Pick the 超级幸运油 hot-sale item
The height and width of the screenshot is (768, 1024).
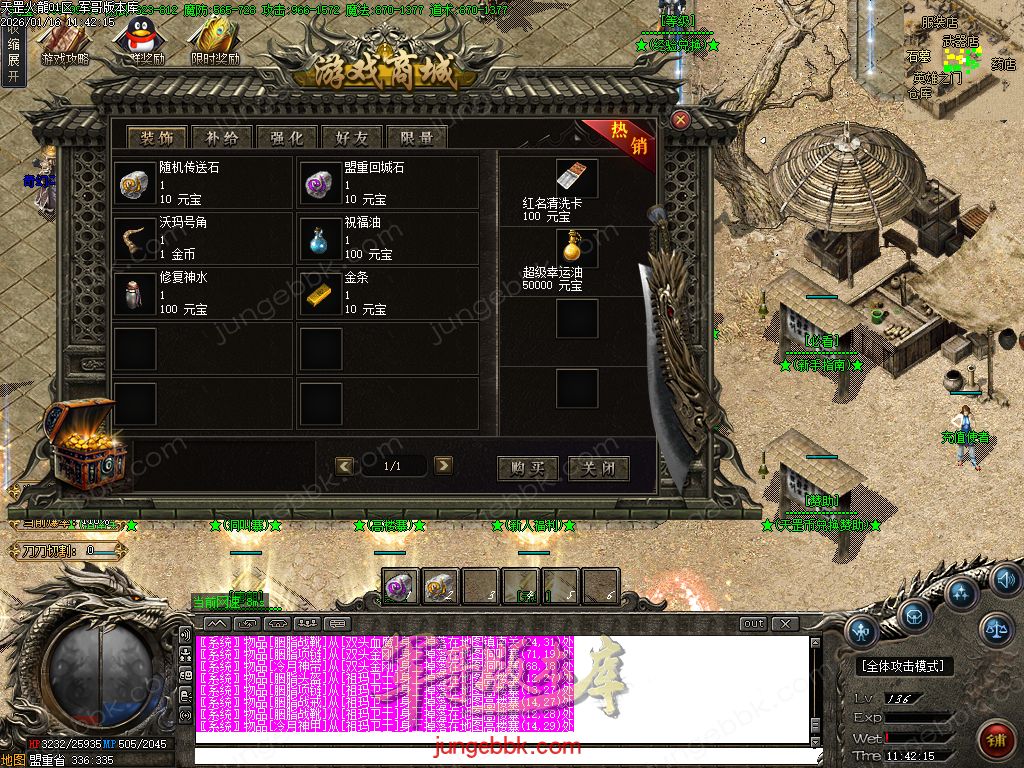(577, 248)
